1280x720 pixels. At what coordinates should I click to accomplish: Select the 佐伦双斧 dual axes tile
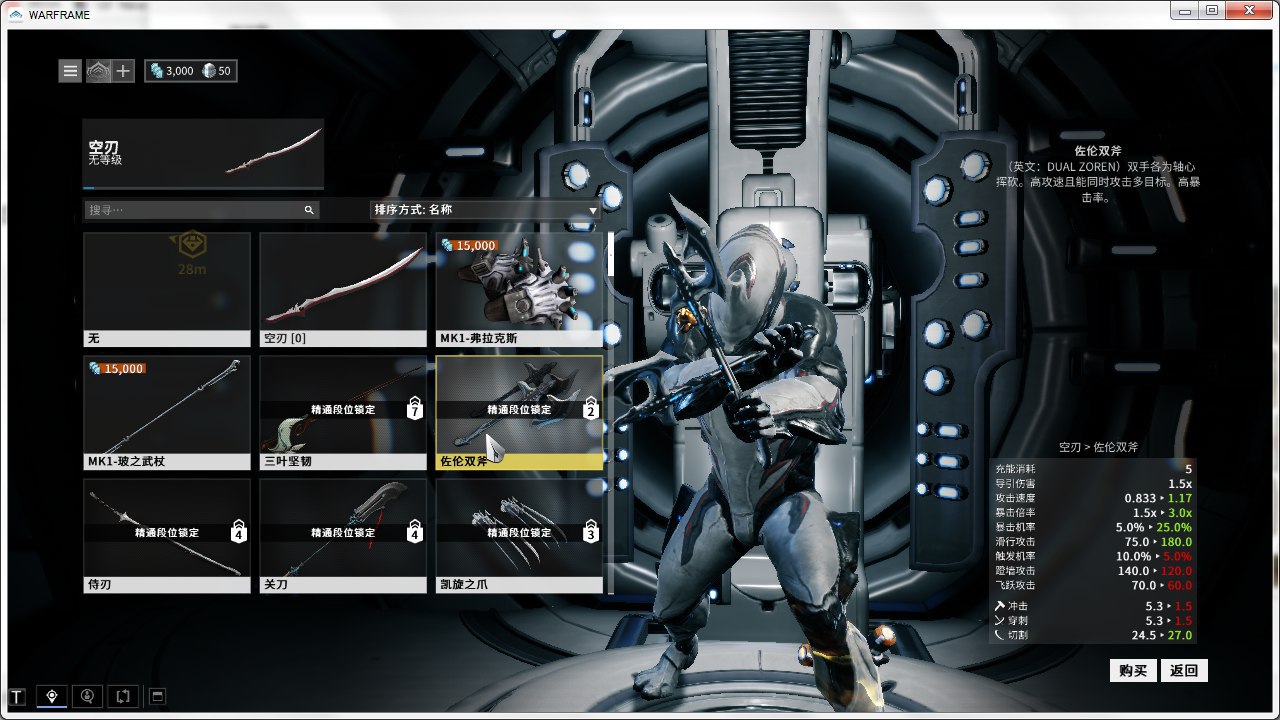coord(519,413)
